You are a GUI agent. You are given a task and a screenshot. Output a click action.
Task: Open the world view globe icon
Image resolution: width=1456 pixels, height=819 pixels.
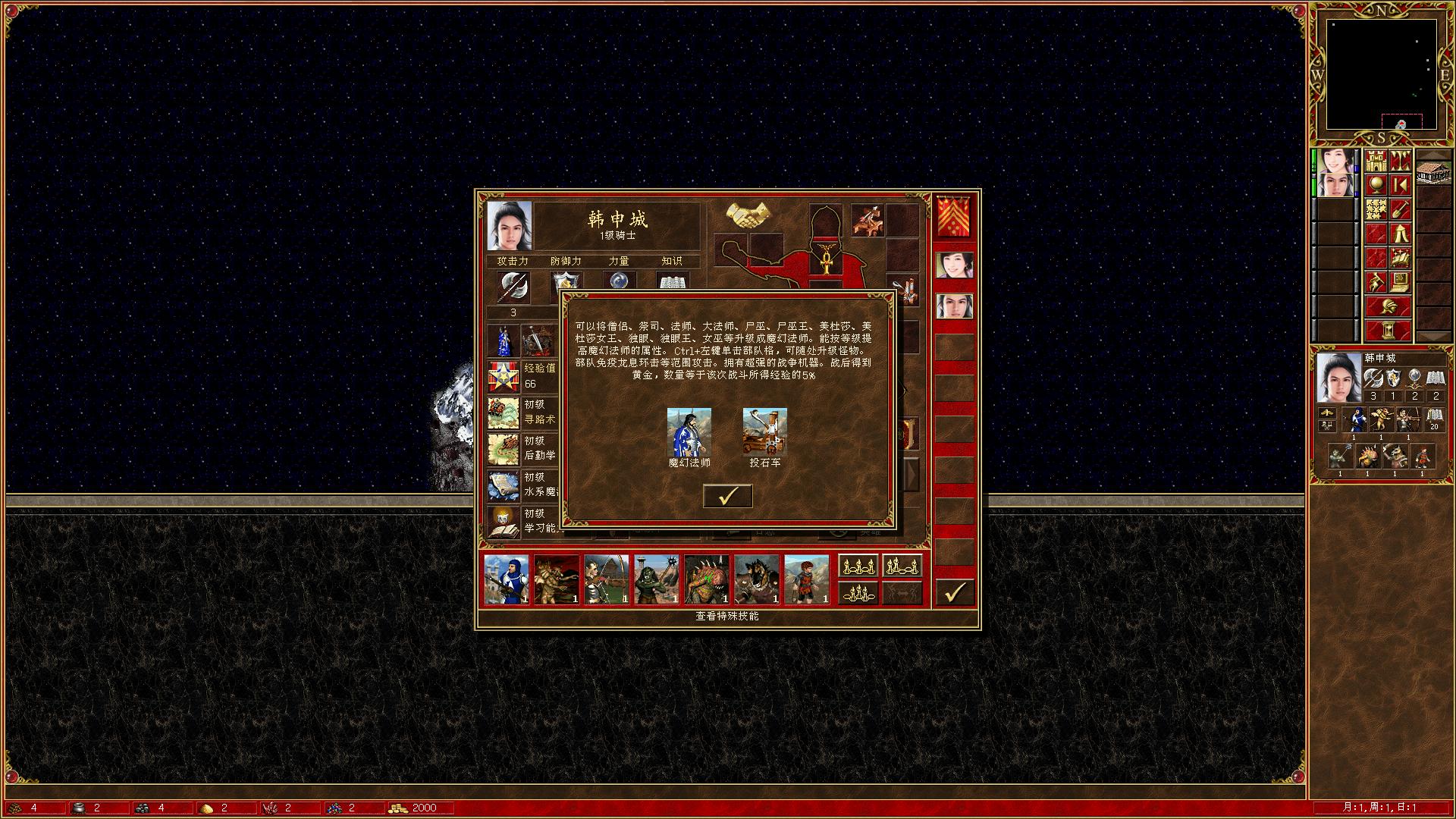pos(1375,184)
